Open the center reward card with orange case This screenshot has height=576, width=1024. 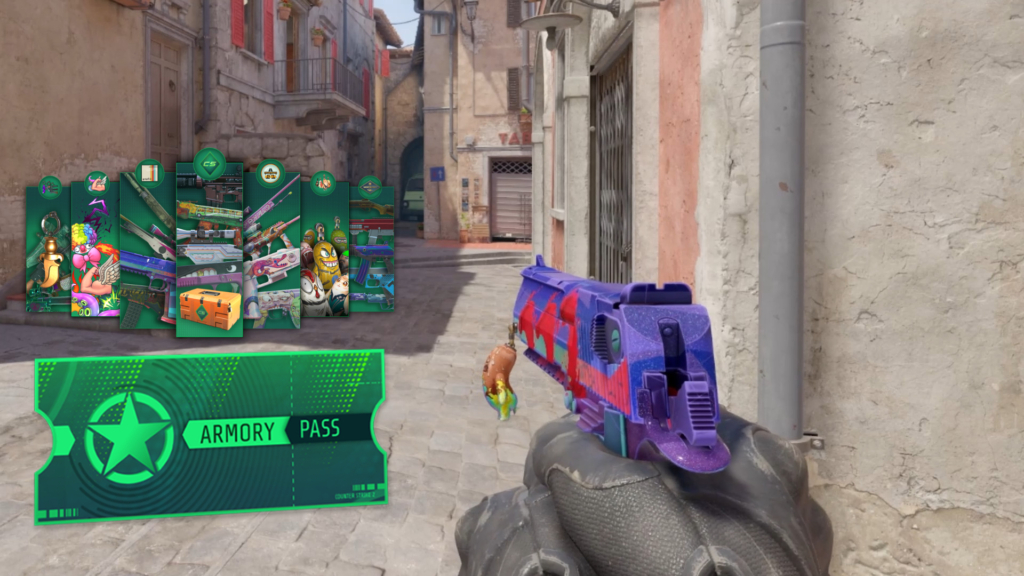point(209,250)
